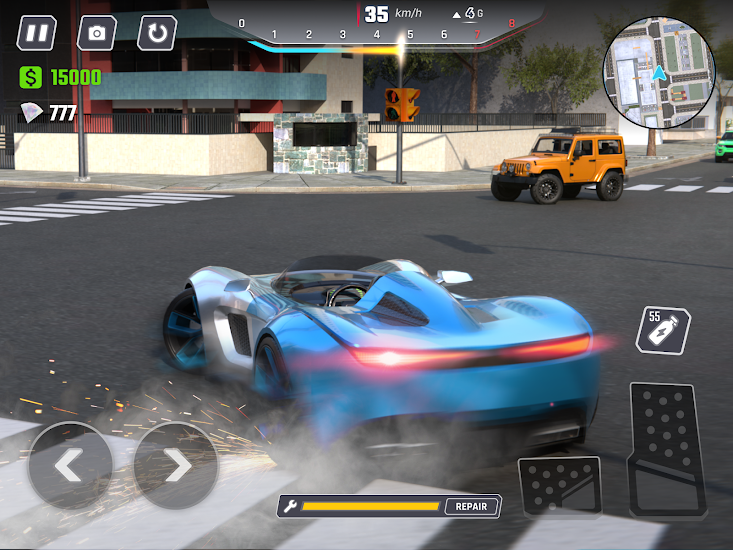The image size is (733, 550).
Task: Steer left with the left arrow
Action: click(x=70, y=466)
